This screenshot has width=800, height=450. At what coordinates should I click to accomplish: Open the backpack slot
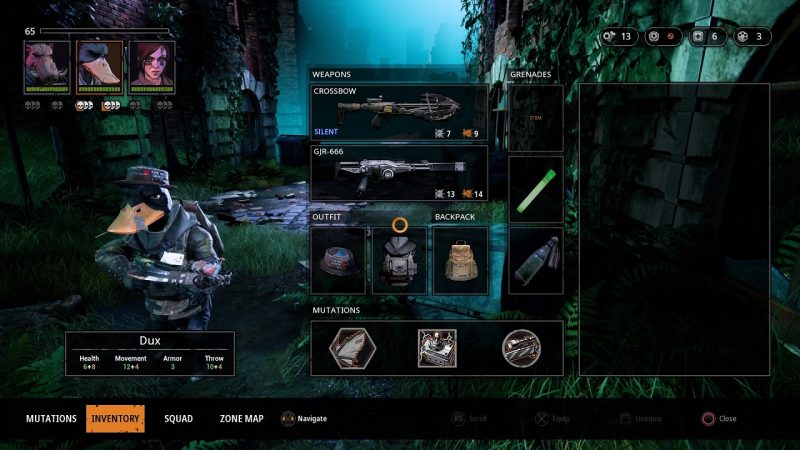click(x=460, y=259)
